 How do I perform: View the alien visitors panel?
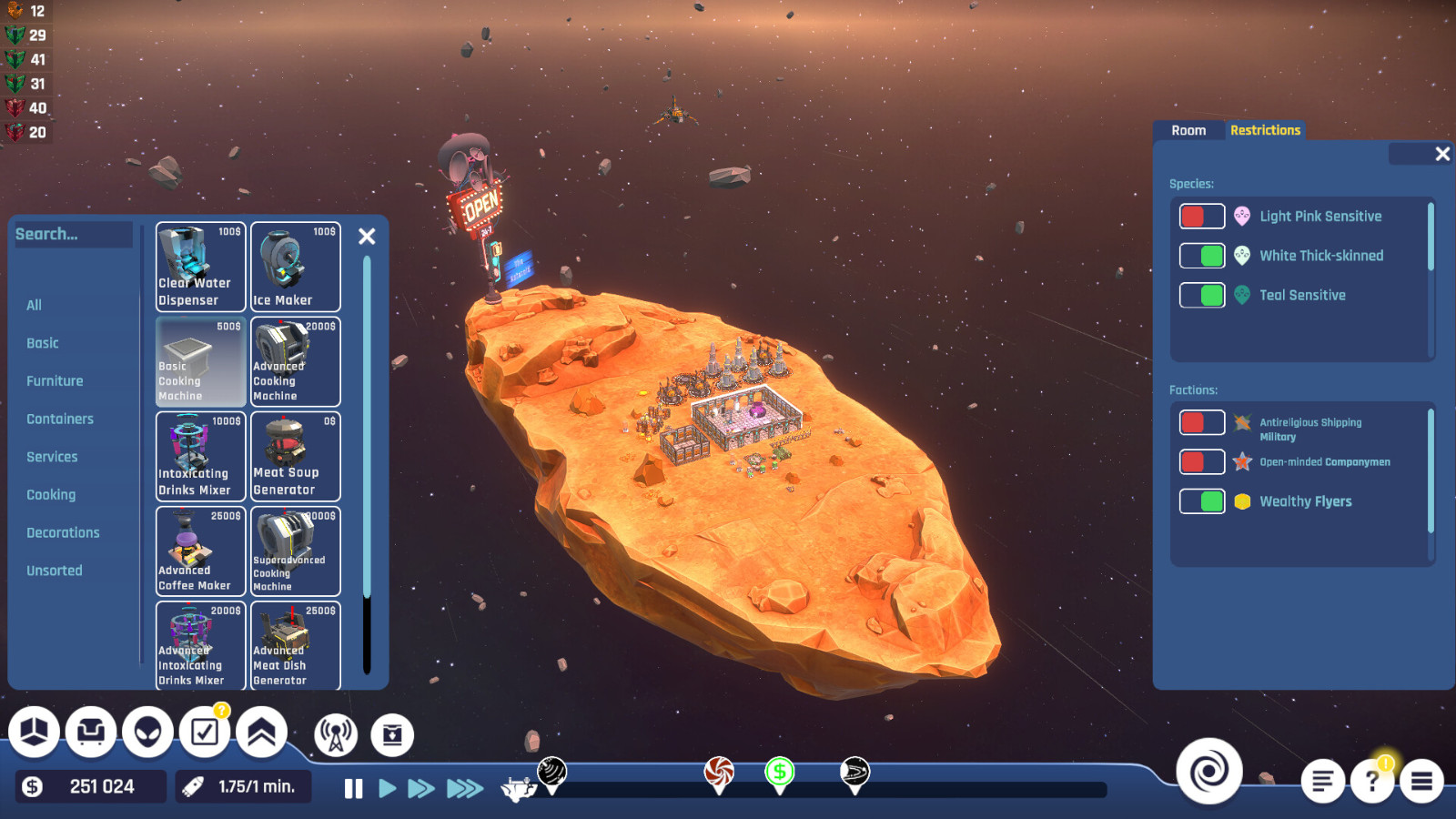click(x=147, y=732)
